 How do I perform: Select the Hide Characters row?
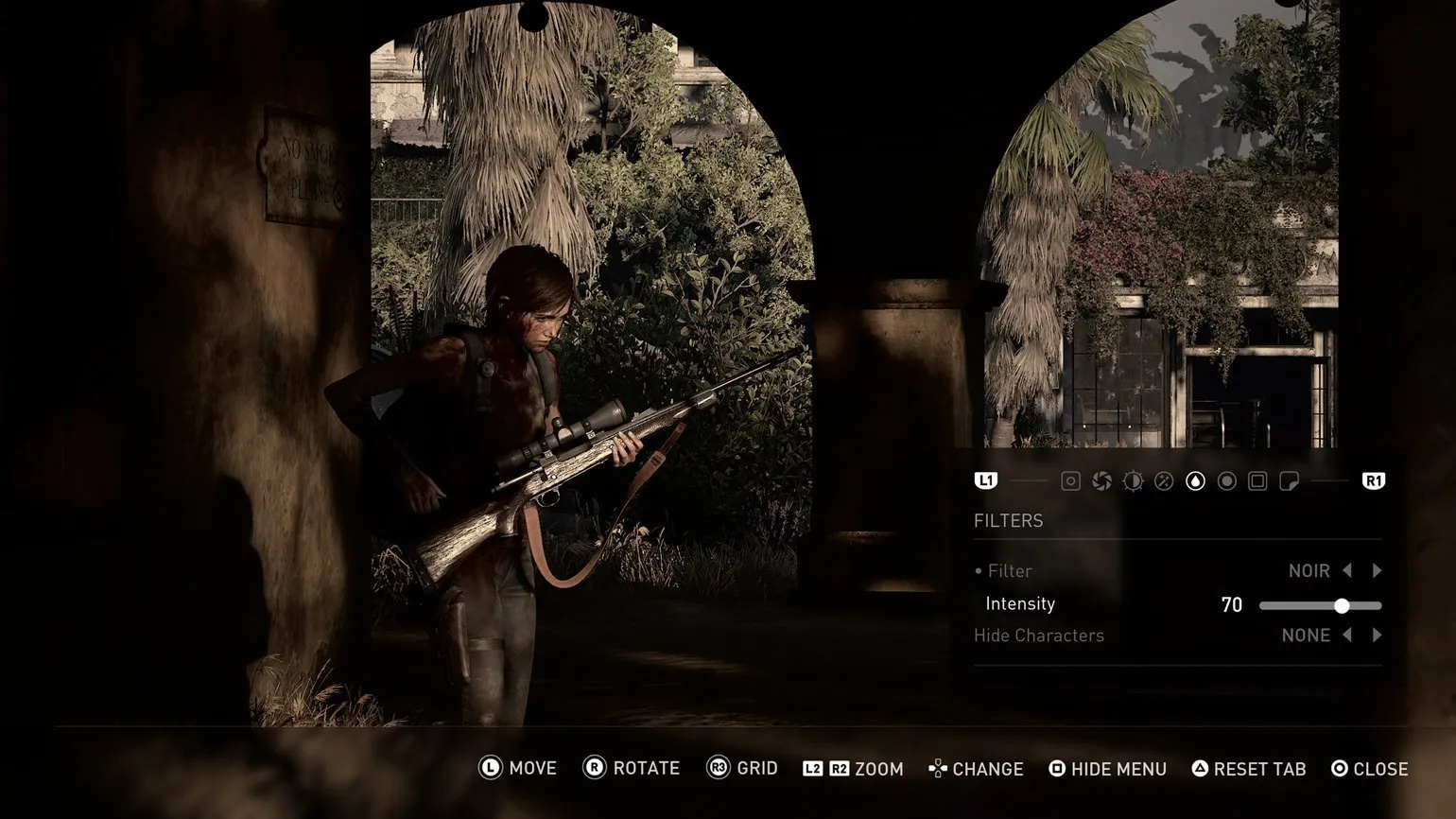coord(1039,636)
